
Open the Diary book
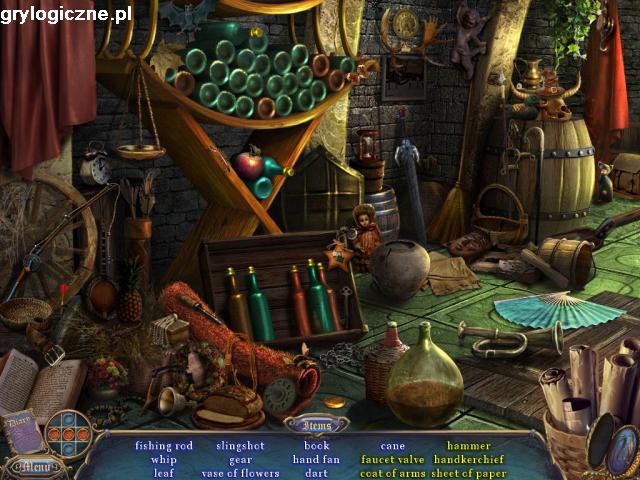click(x=22, y=432)
